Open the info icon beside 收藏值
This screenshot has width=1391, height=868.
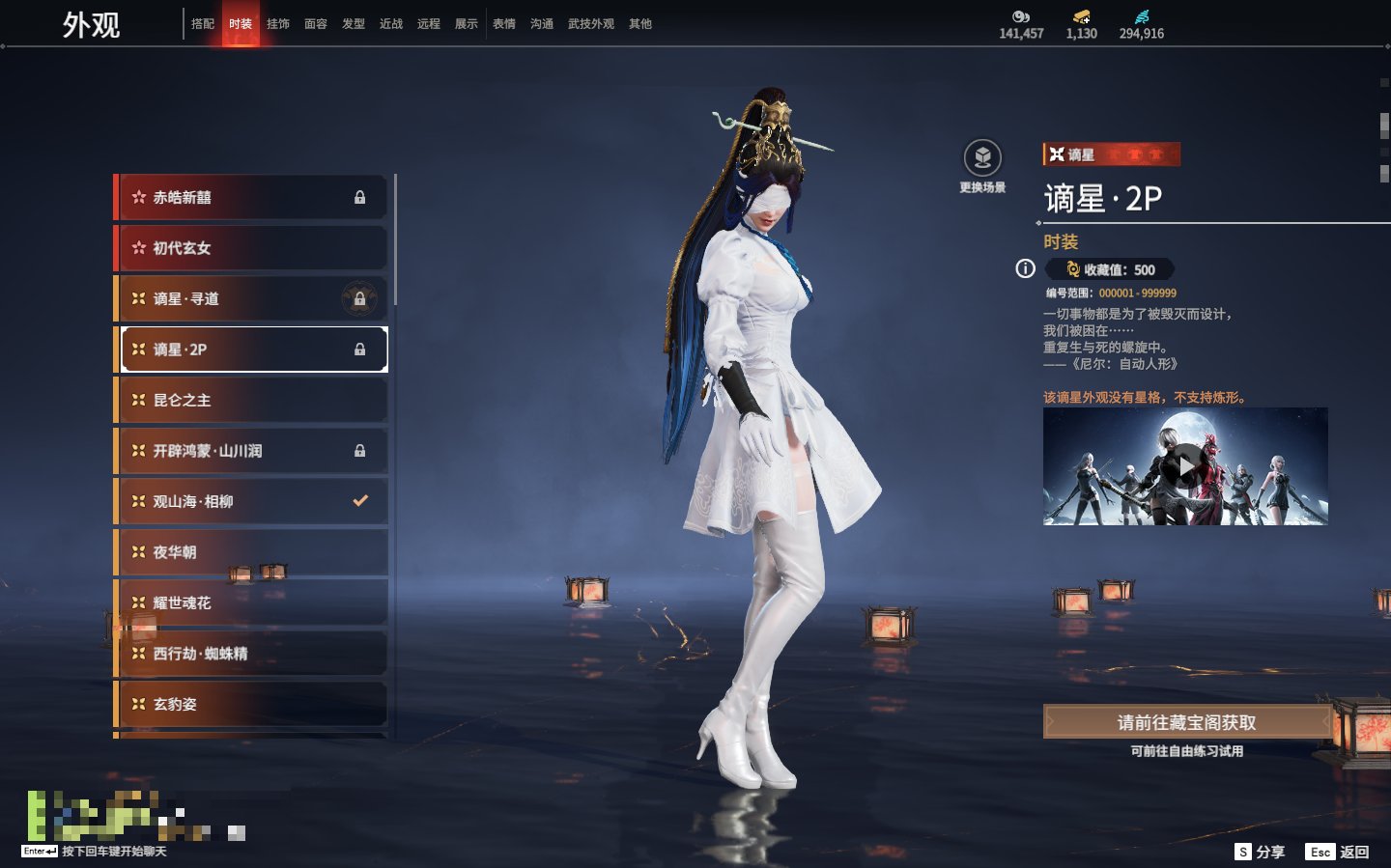pyautogui.click(x=1025, y=269)
